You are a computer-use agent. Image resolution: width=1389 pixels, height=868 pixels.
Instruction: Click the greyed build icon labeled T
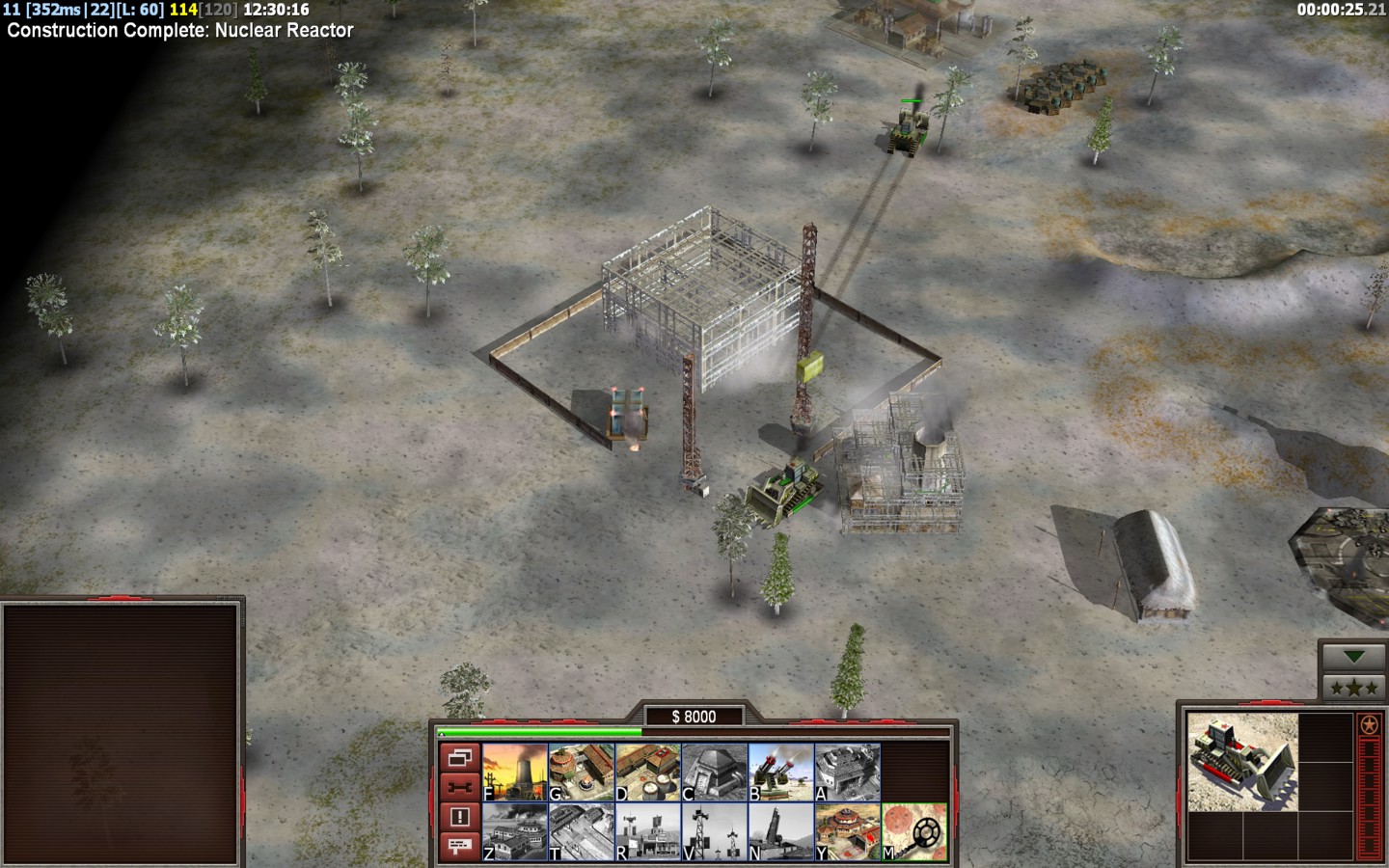581,831
